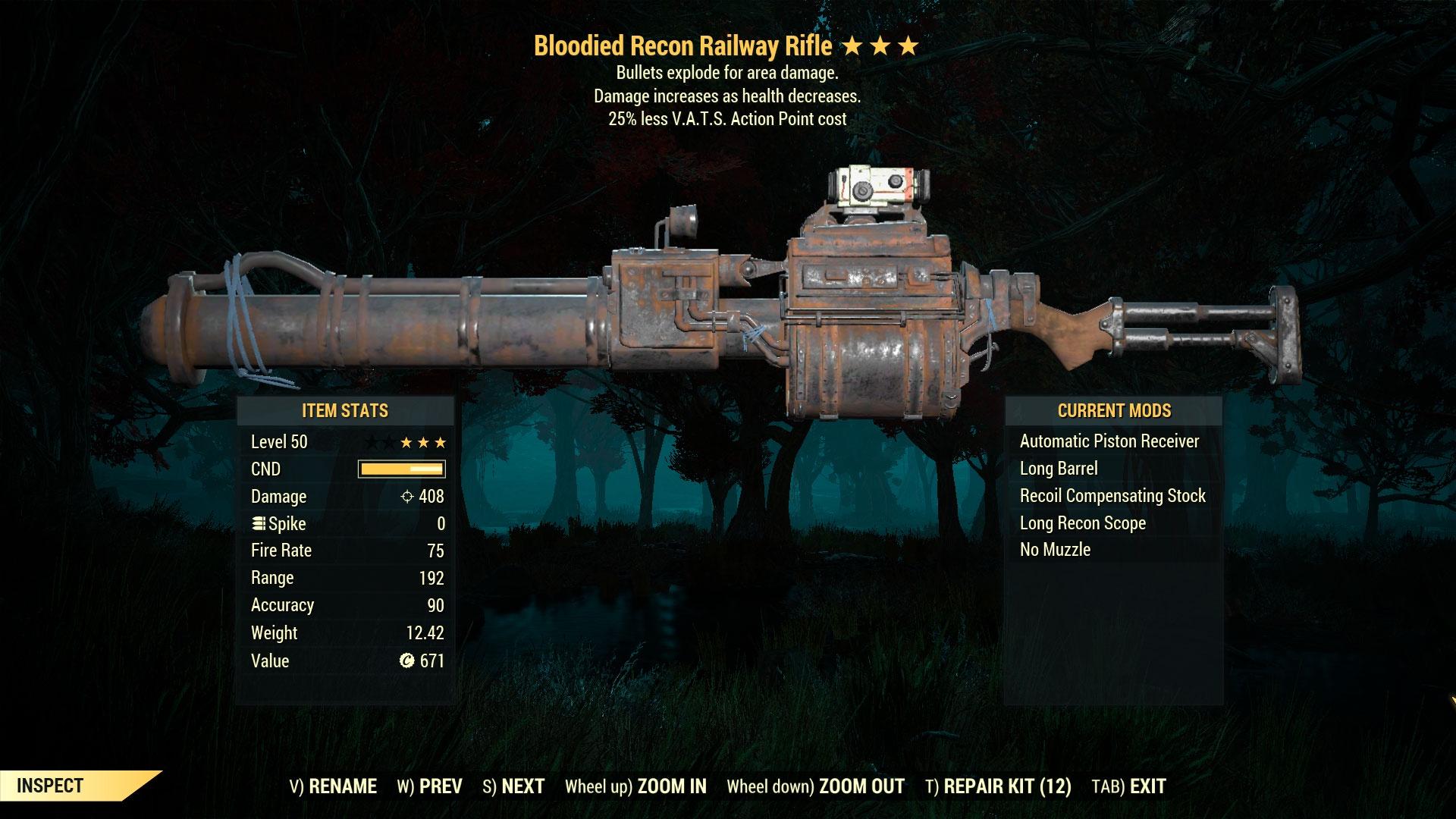Screen dimensions: 1456x819
Task: Choose ZOOM IN on the weapon
Action: pyautogui.click(x=635, y=786)
